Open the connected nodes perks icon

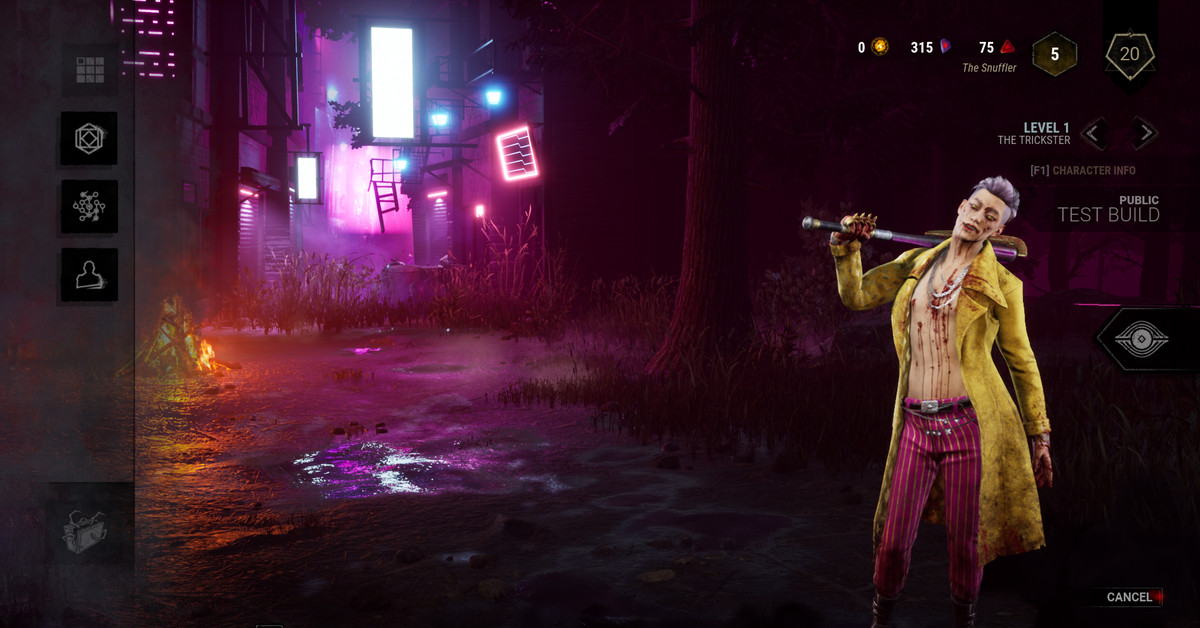click(90, 206)
